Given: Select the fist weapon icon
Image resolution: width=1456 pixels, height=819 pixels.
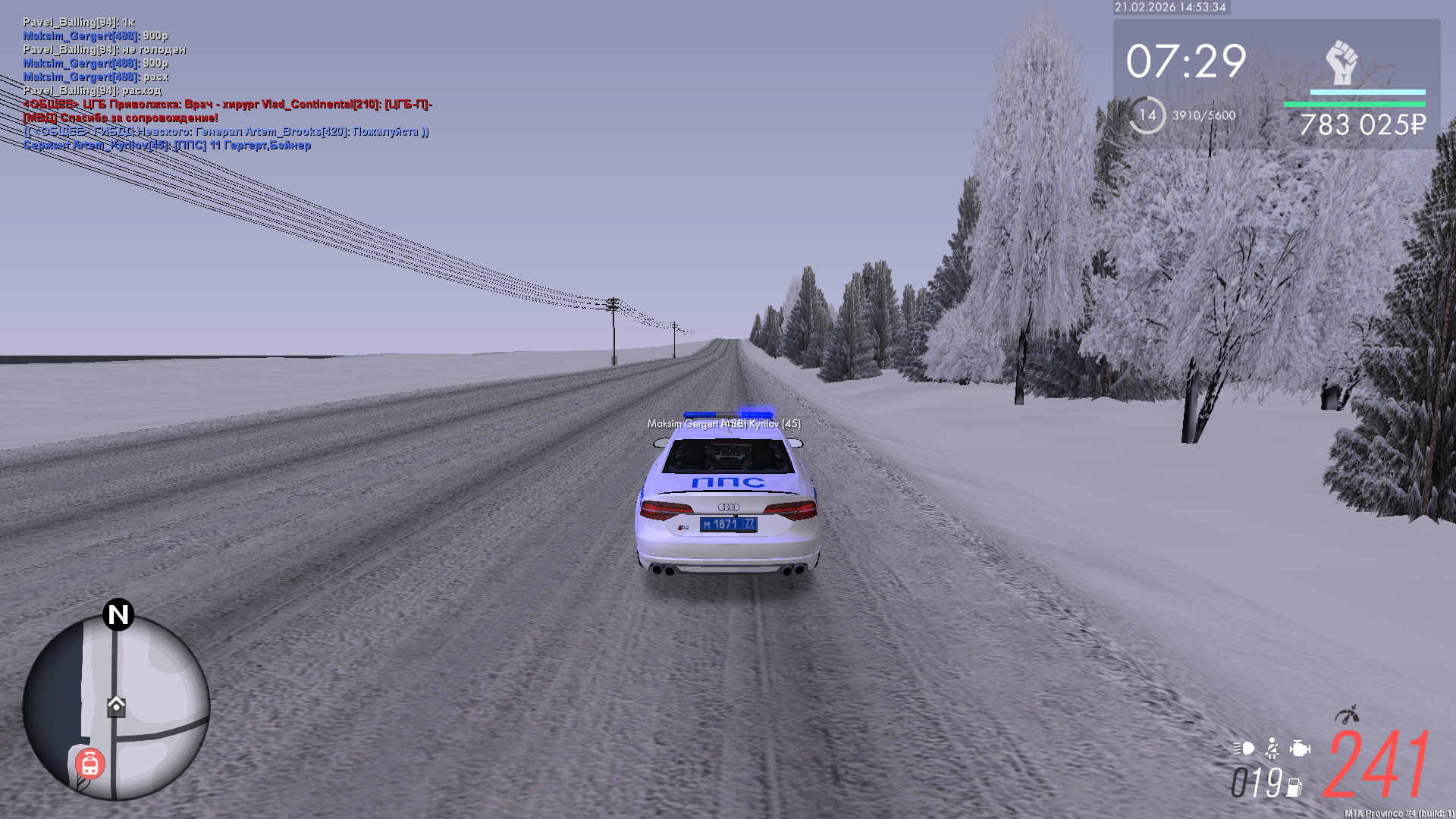Looking at the screenshot, I should [x=1341, y=62].
